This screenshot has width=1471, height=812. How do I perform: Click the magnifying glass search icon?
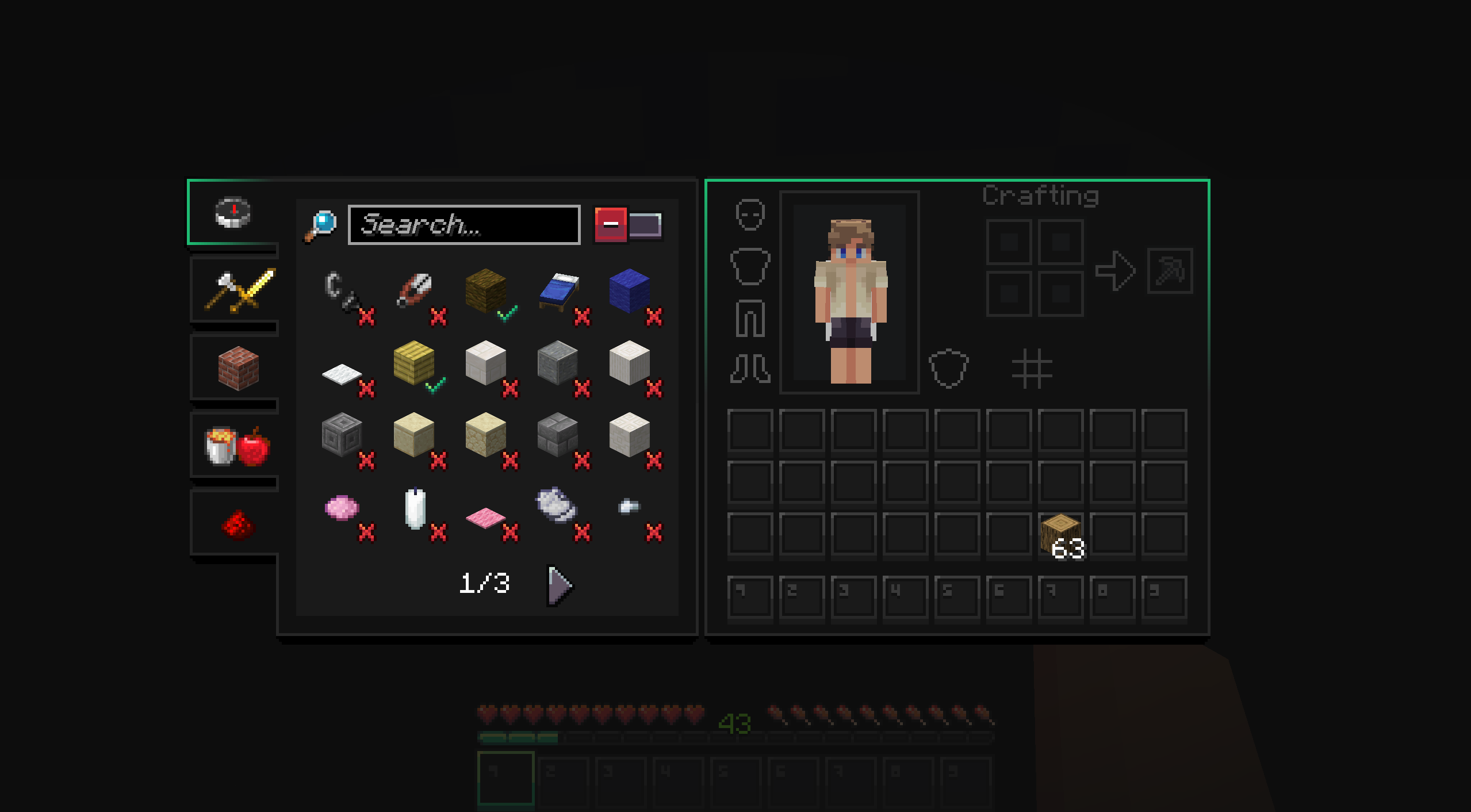(x=320, y=224)
